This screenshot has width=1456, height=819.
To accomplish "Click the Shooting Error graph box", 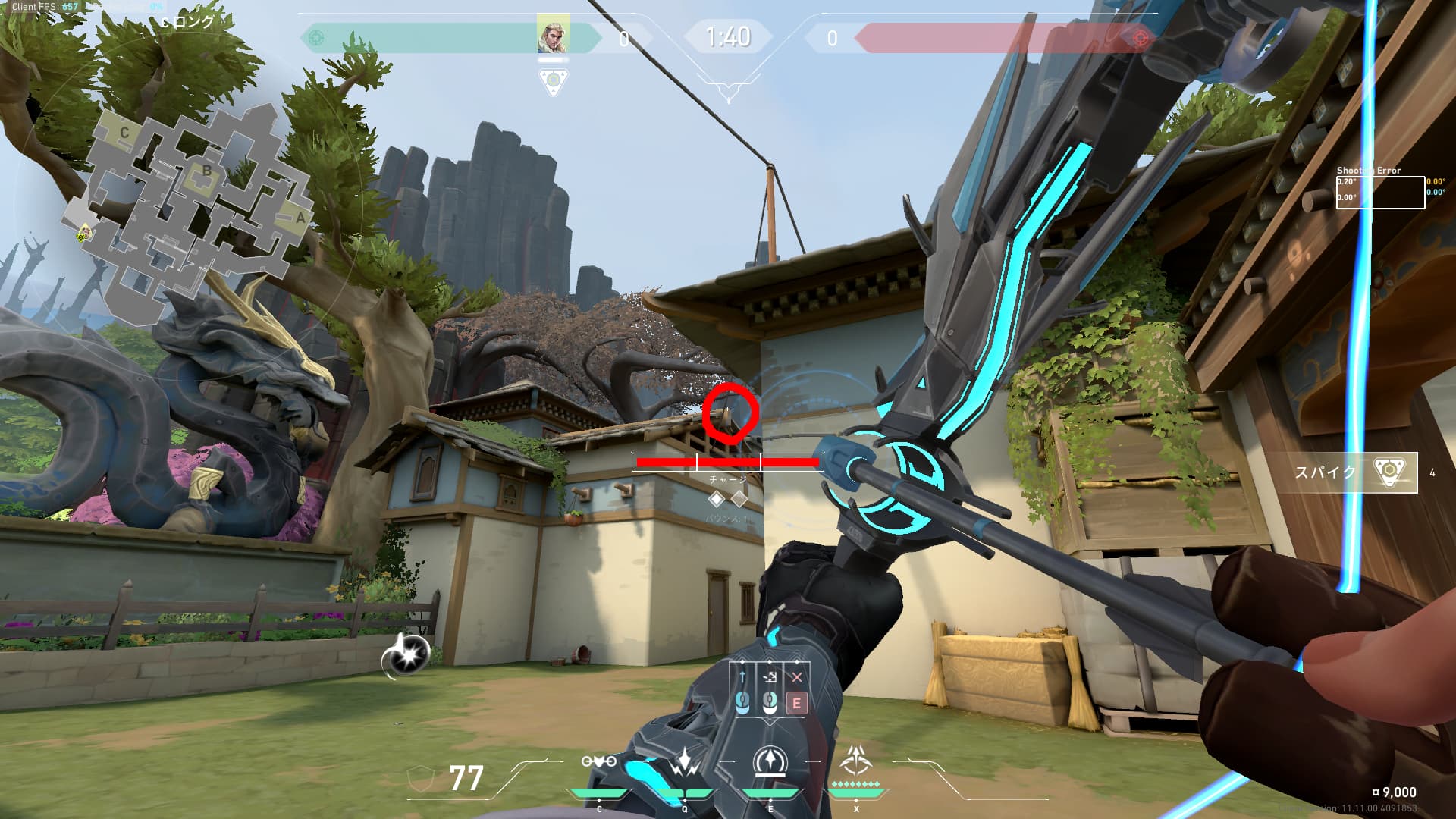I will [x=1379, y=193].
